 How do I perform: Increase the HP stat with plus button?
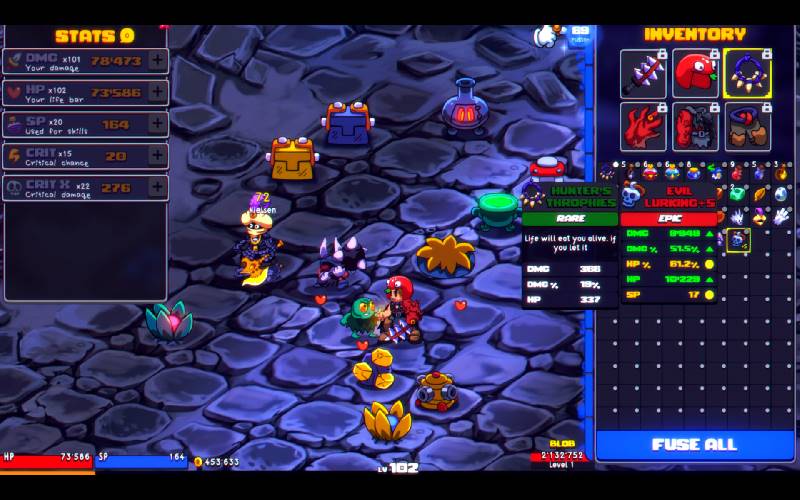157,92
